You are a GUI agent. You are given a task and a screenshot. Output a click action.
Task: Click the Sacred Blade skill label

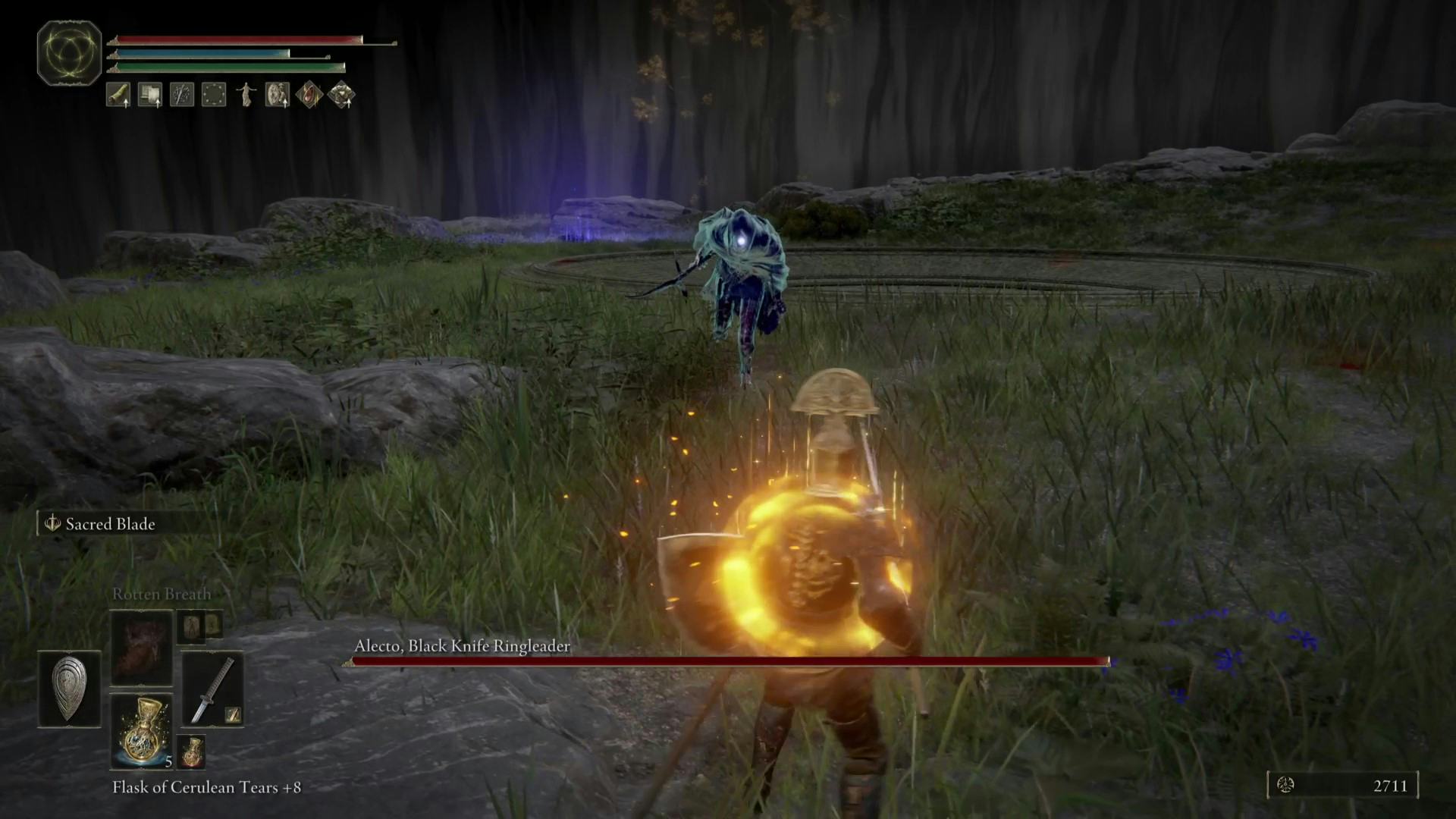click(110, 524)
